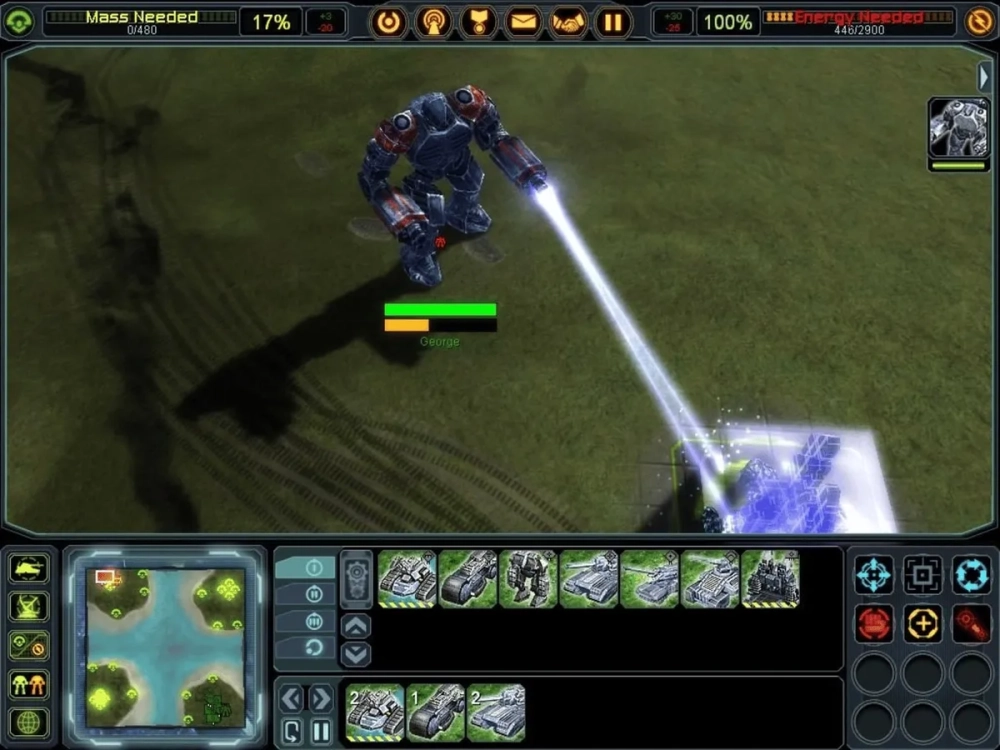Open the chat envelope button
Screen dimensions: 1000x750
pos(523,21)
